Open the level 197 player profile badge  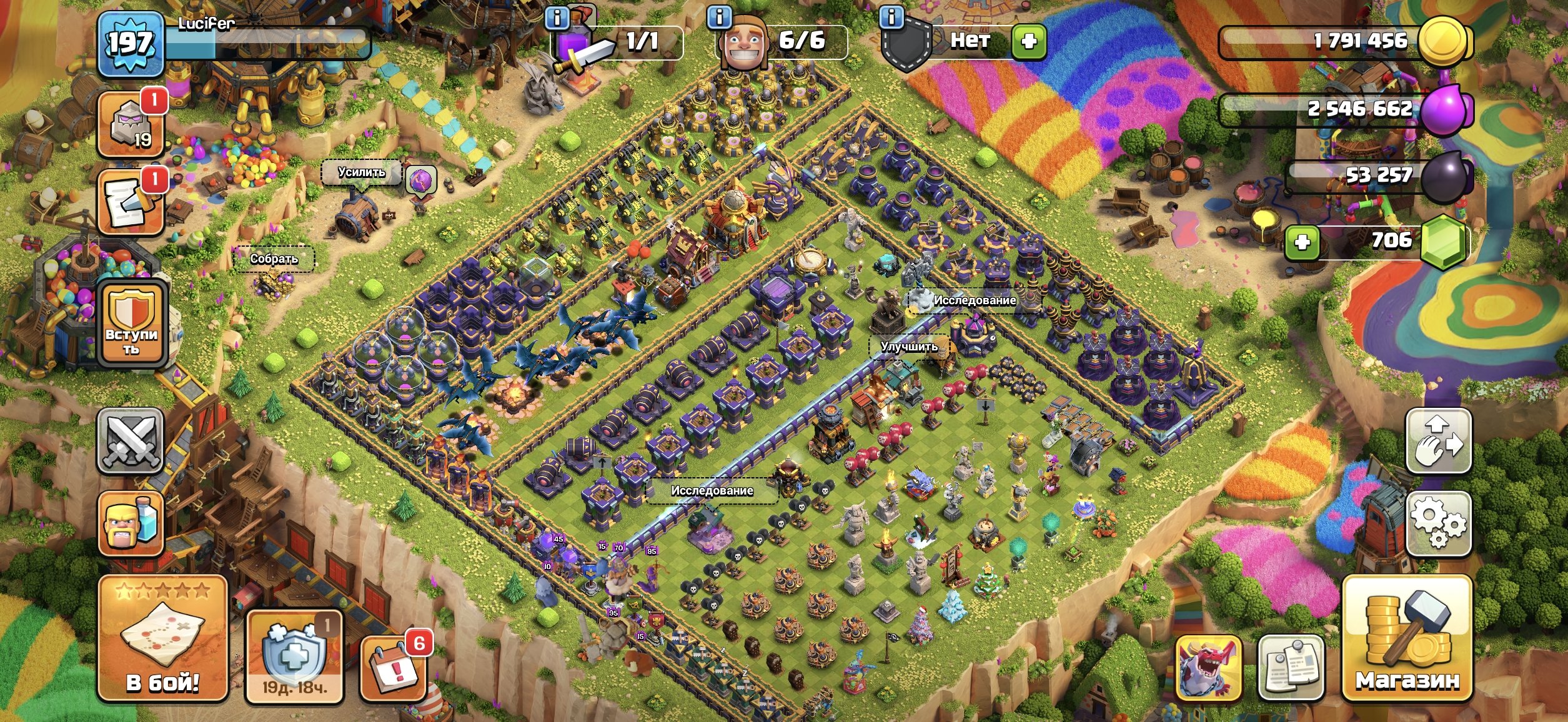tap(131, 44)
